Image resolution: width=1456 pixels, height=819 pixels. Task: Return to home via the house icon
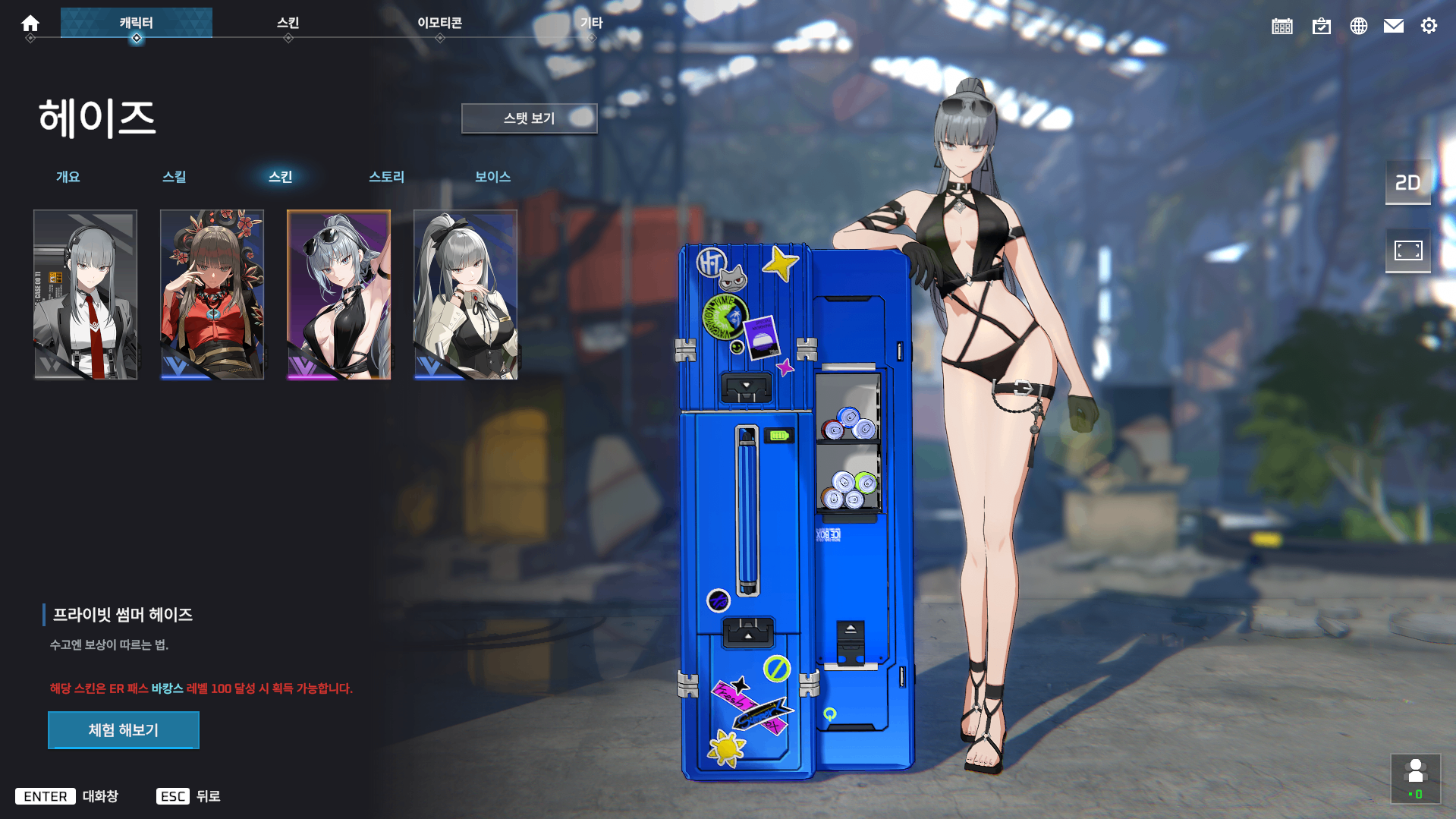click(30, 24)
